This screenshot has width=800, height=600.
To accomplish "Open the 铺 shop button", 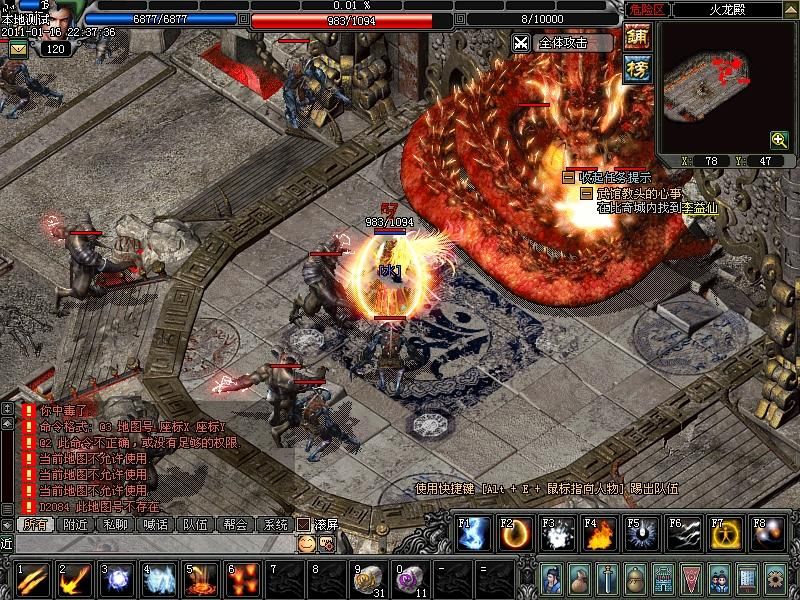I will 637,37.
